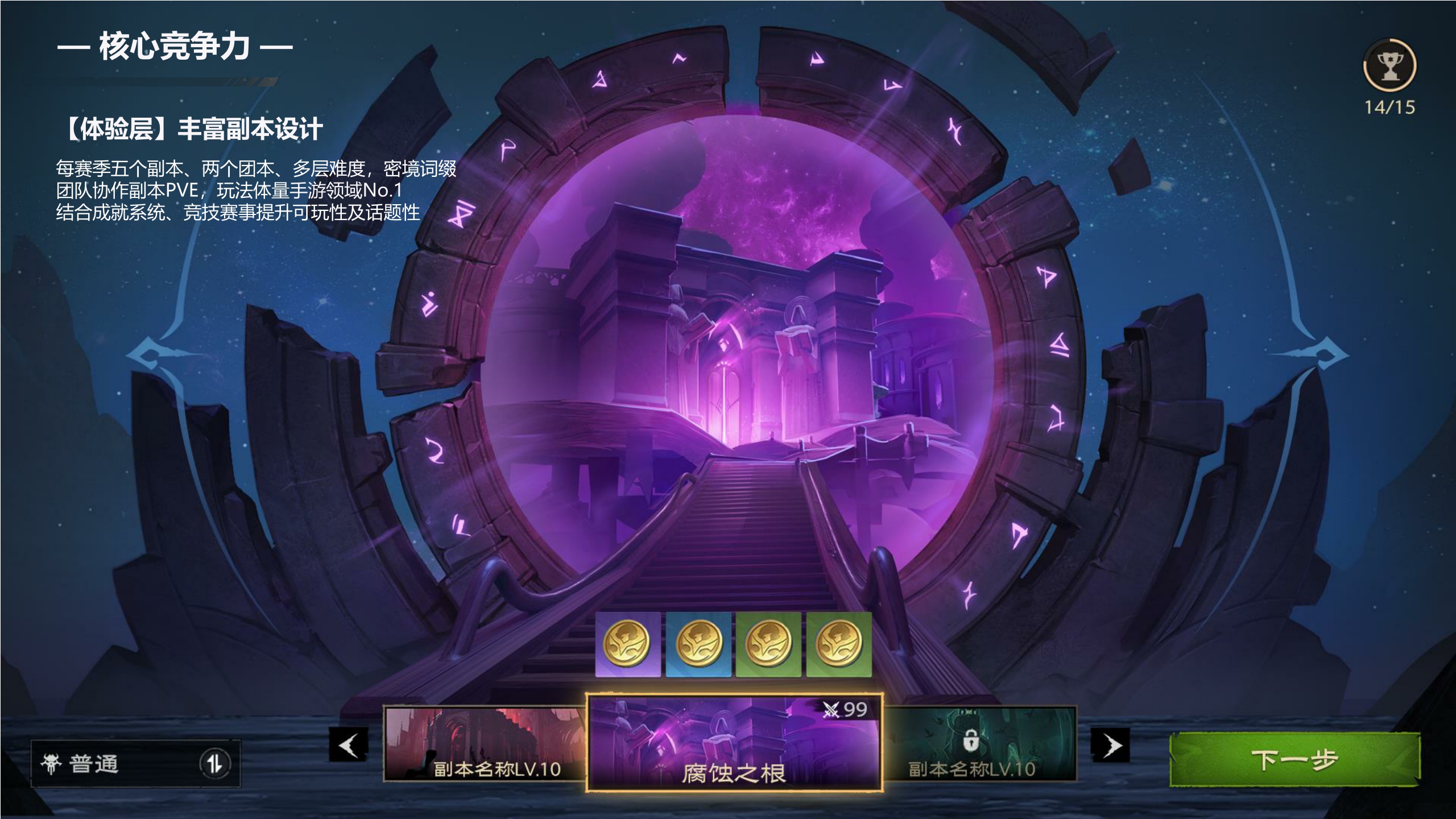1456x819 pixels.
Task: Open the 普通 difficulty selector
Action: click(135, 764)
